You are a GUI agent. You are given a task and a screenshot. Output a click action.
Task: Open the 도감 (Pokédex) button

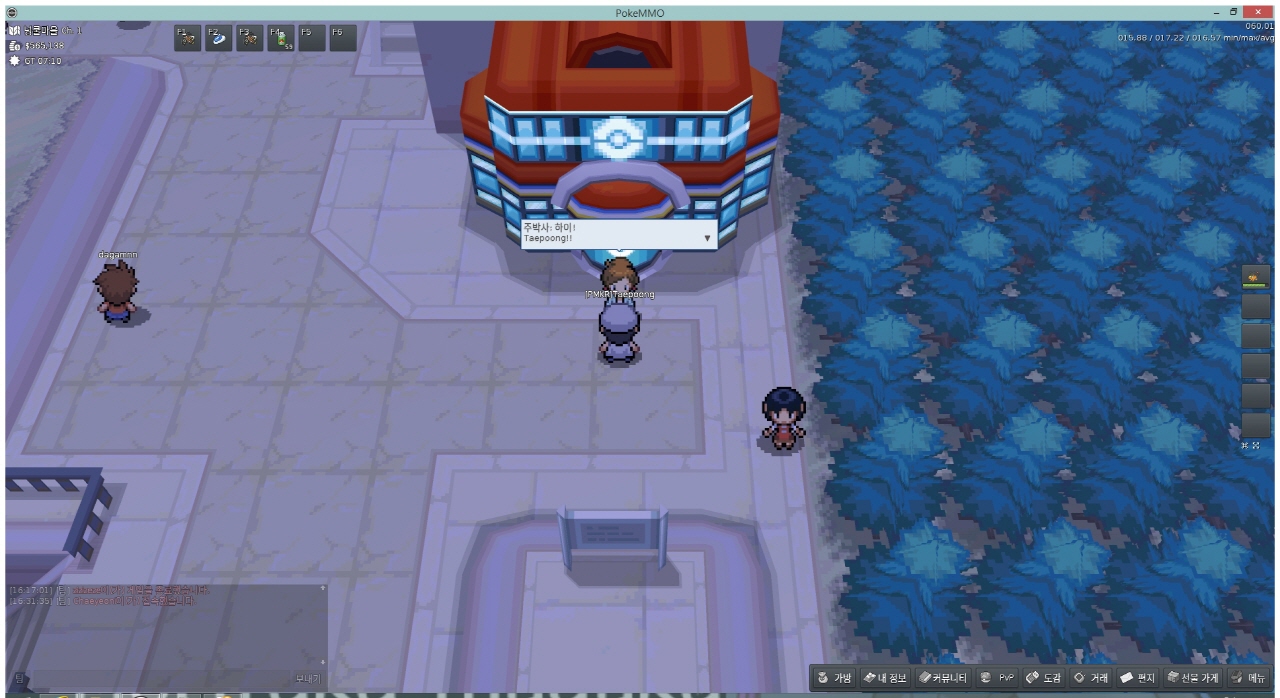pyautogui.click(x=1044, y=678)
